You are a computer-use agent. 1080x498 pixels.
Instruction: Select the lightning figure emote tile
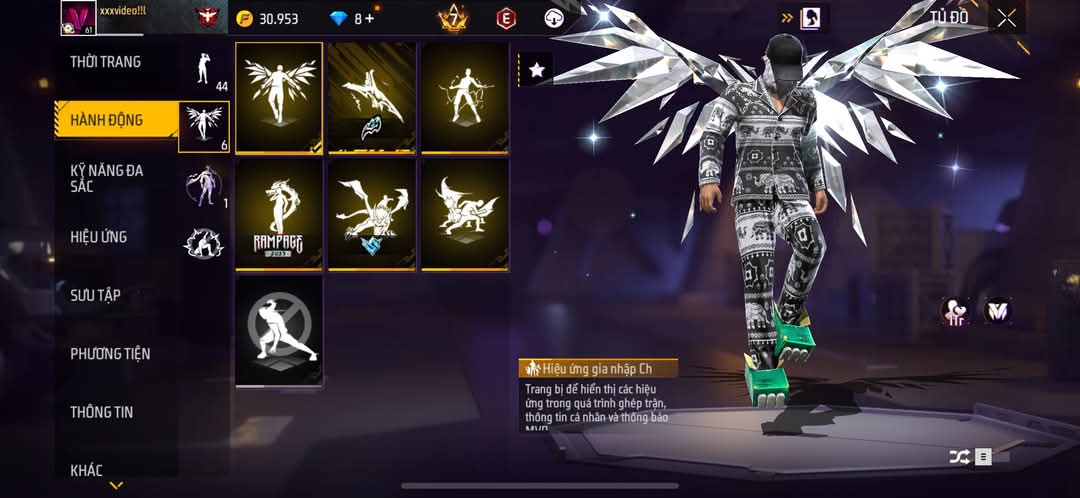[x=465, y=97]
